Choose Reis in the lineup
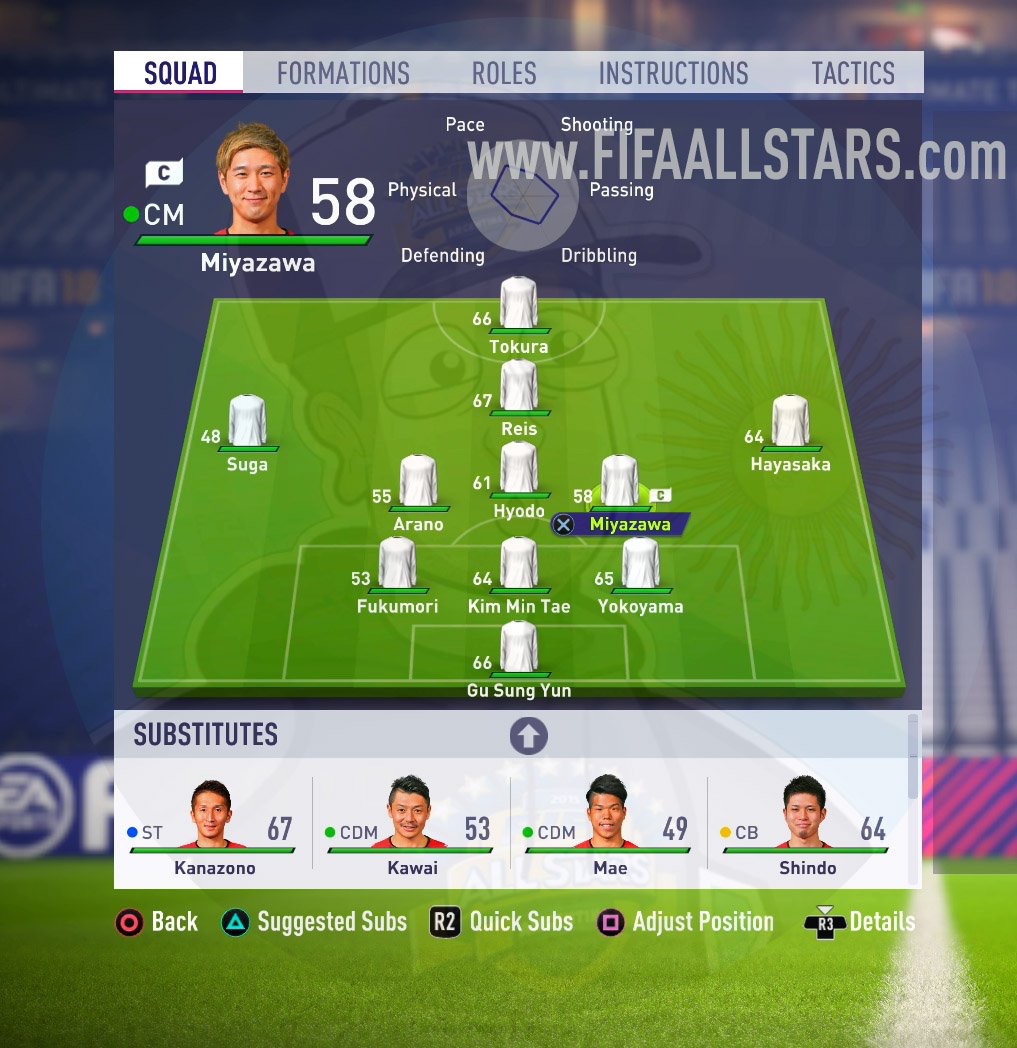Screen dimensions: 1017x1048 point(518,387)
